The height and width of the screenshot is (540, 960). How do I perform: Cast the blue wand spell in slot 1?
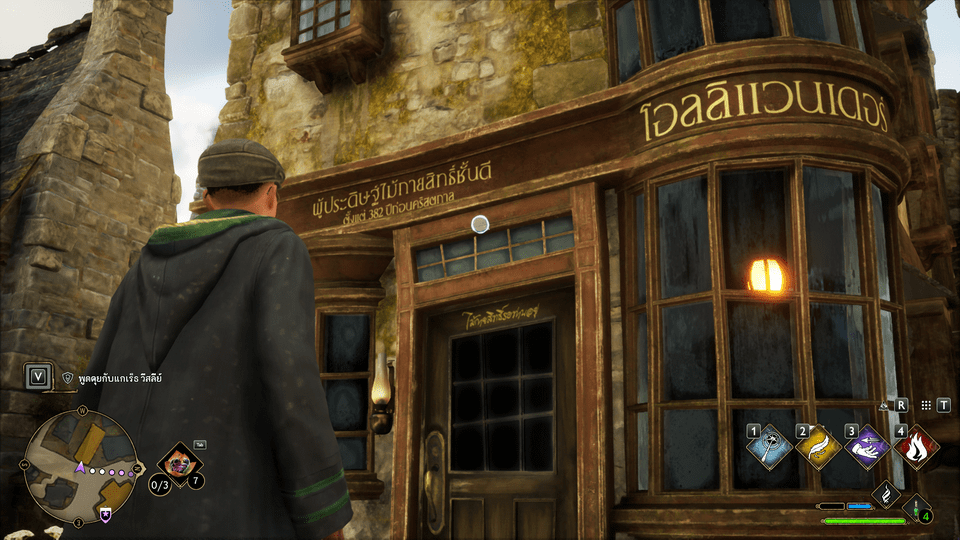click(x=770, y=447)
